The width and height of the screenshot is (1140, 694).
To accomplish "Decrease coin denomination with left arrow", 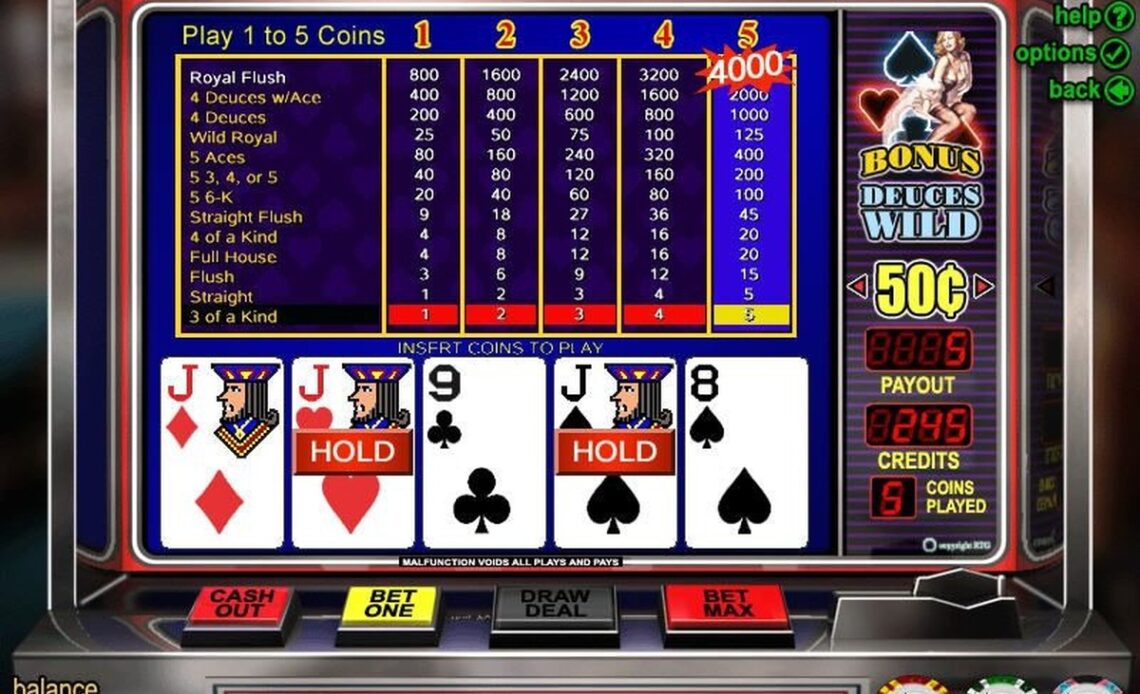I will point(856,288).
